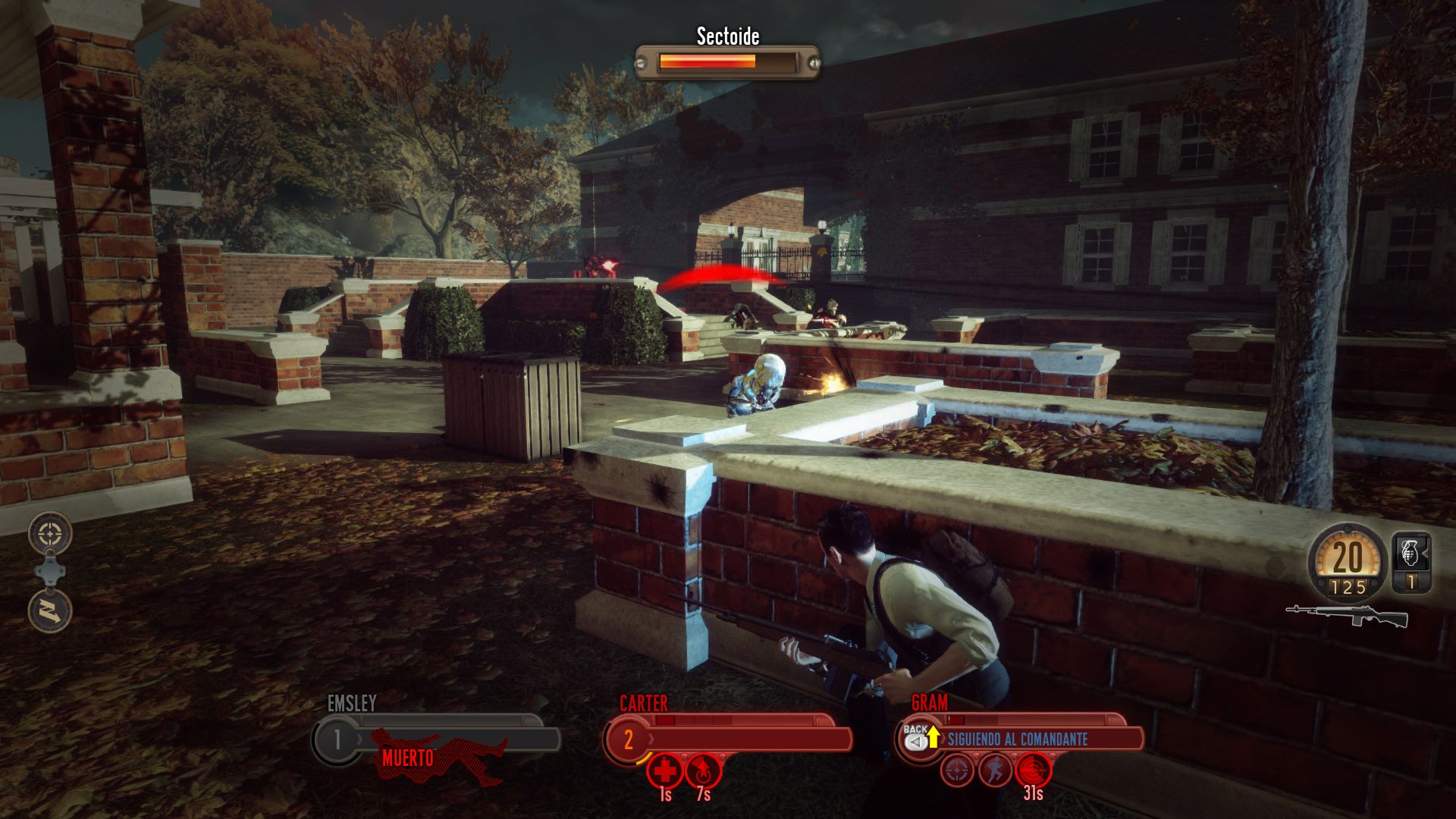
Task: Activate Carter's red cross heal ability
Action: tap(665, 772)
